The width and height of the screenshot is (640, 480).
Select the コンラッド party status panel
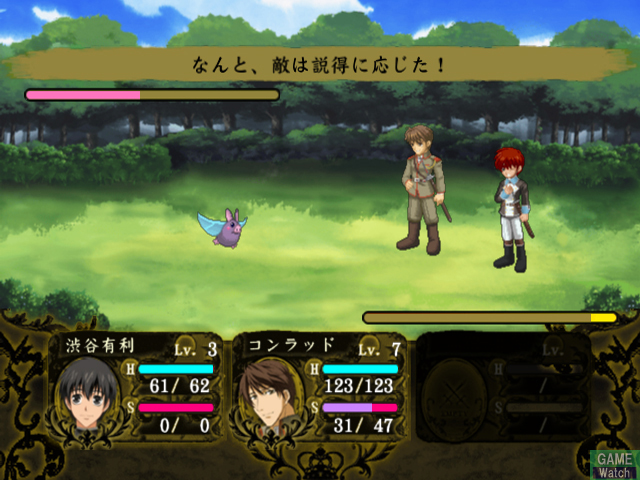320,386
